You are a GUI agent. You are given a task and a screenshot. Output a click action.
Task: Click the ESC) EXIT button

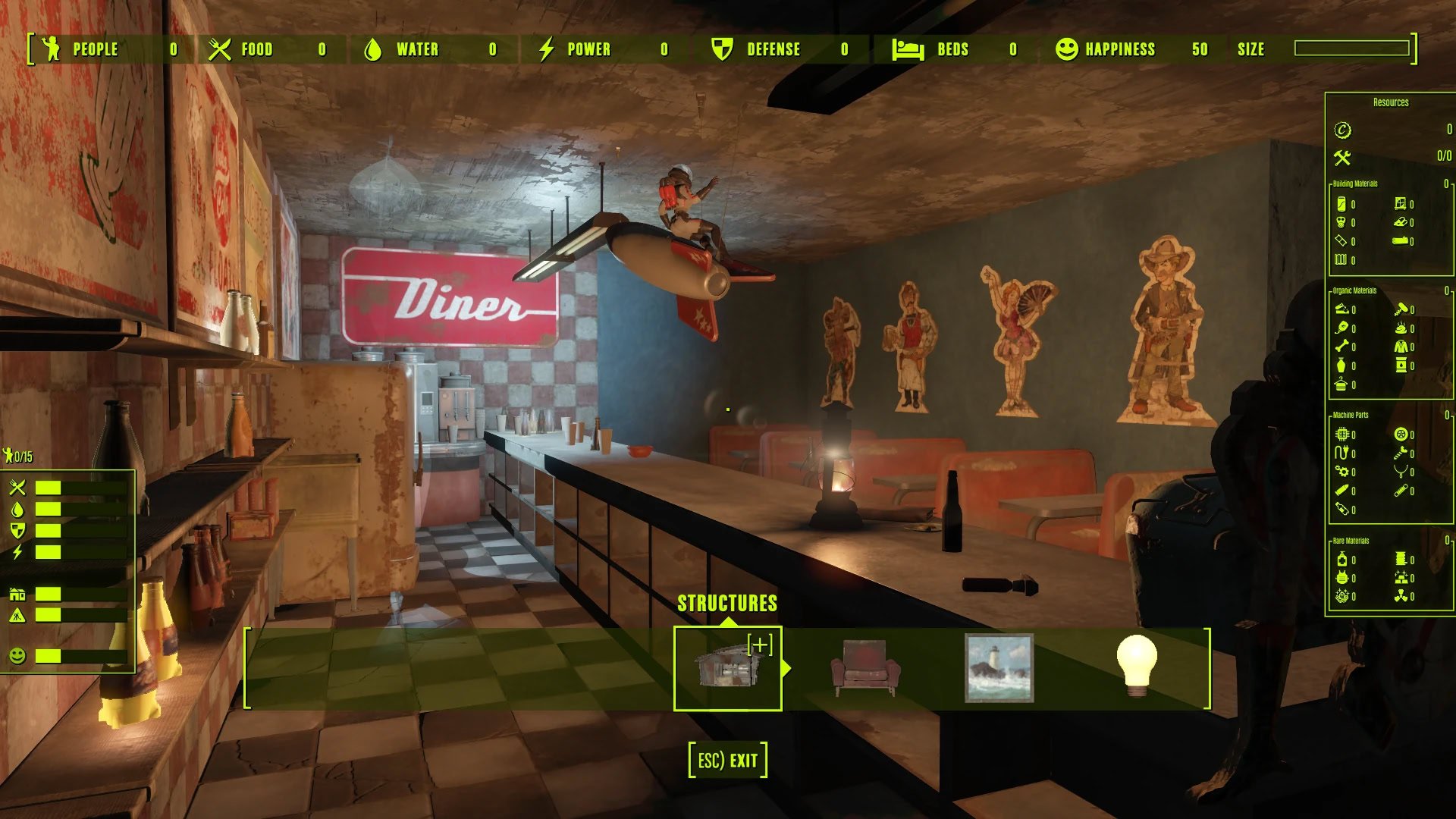727,760
